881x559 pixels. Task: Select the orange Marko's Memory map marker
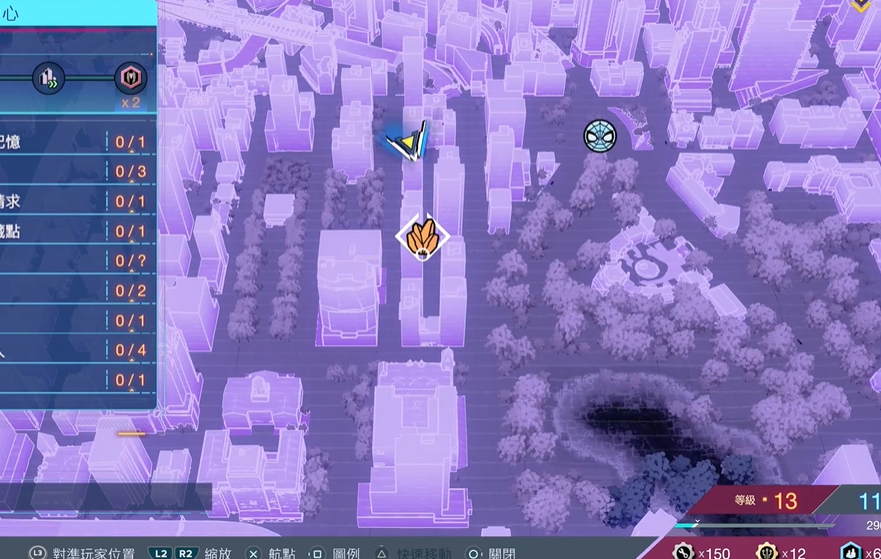423,237
